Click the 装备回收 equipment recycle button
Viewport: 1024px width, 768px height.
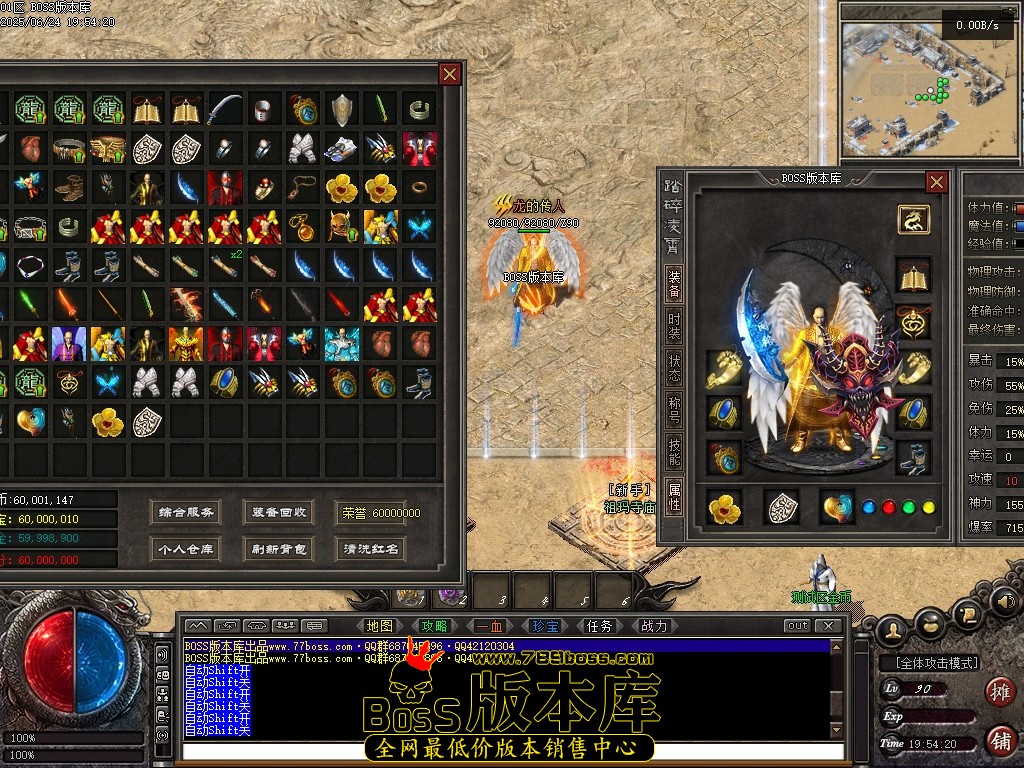(279, 512)
